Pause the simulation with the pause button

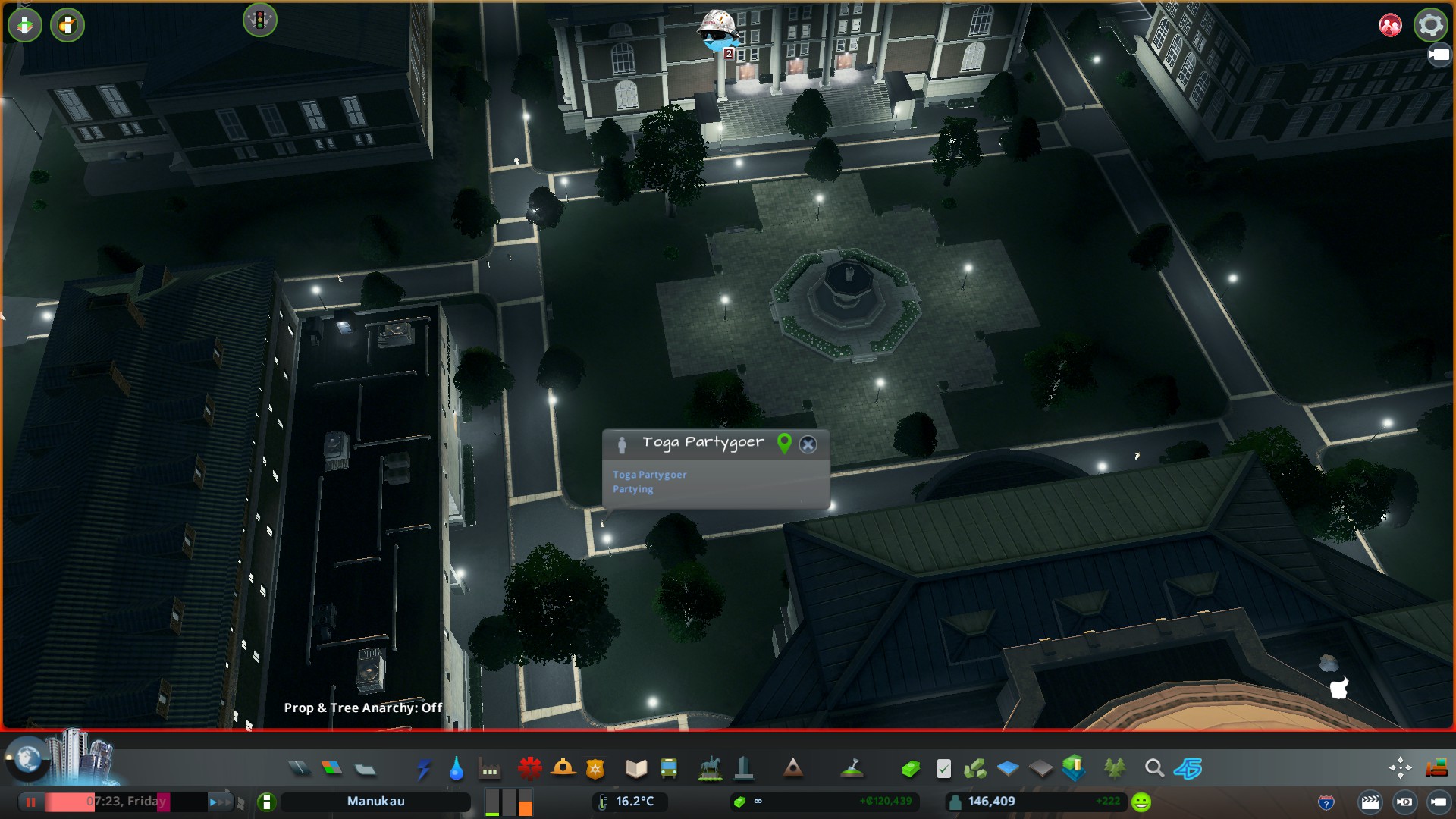tap(30, 802)
